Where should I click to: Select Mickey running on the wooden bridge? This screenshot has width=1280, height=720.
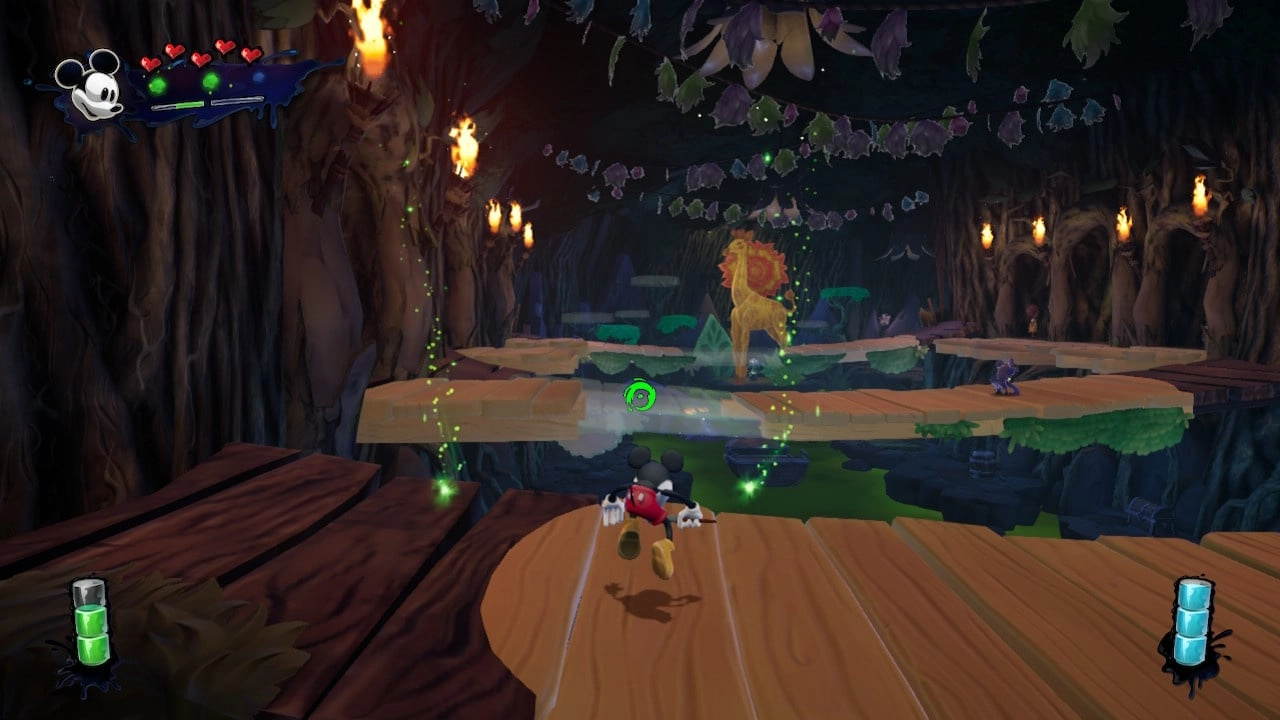(x=650, y=500)
